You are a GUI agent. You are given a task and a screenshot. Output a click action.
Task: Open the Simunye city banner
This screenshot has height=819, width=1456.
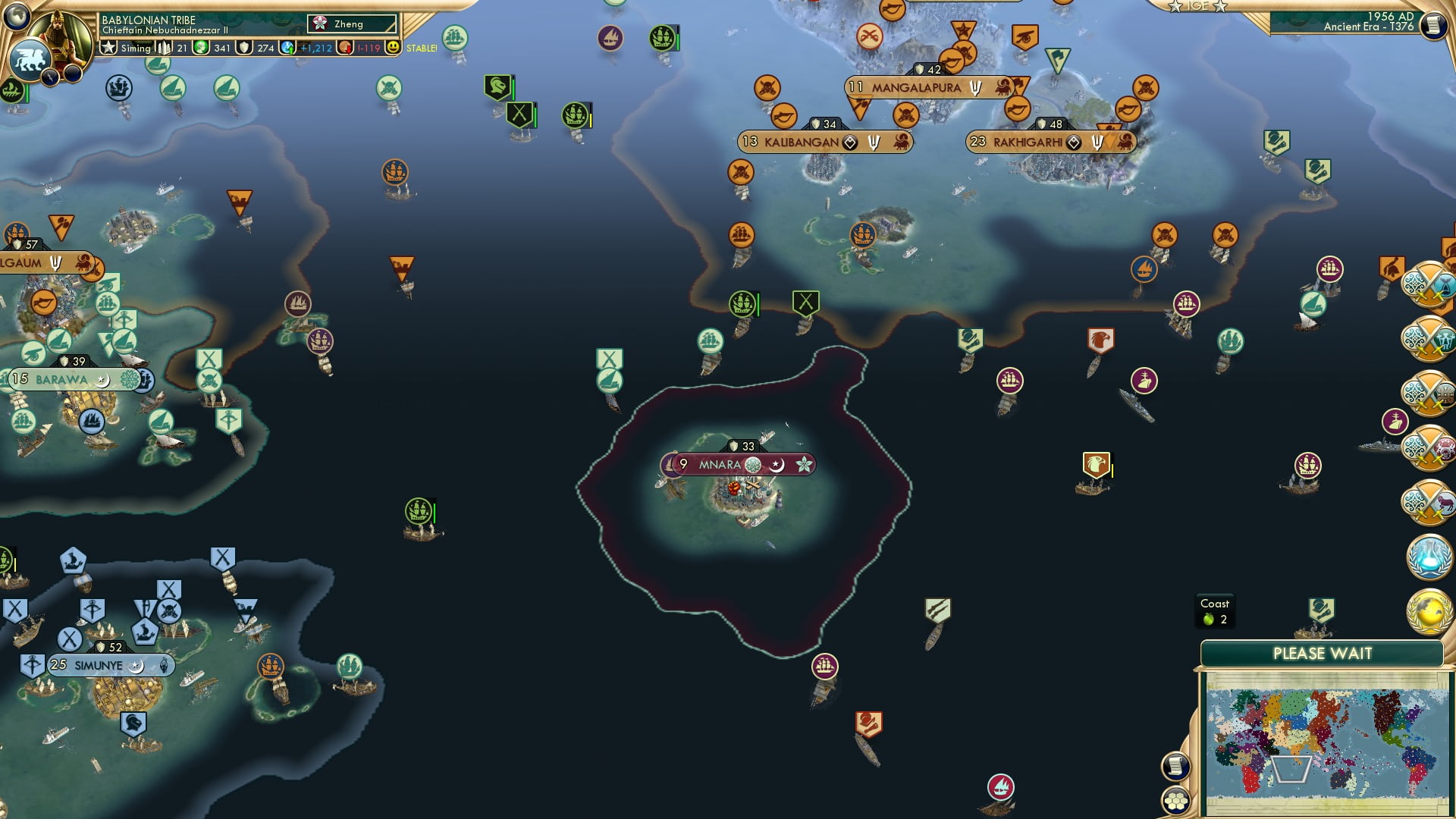point(98,665)
